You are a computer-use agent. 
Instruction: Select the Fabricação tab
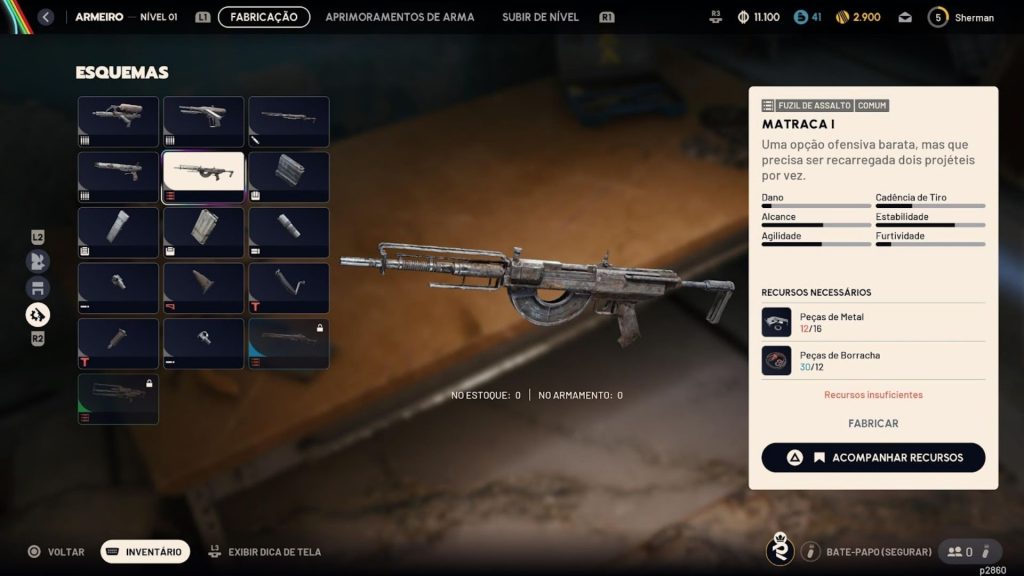tap(264, 17)
